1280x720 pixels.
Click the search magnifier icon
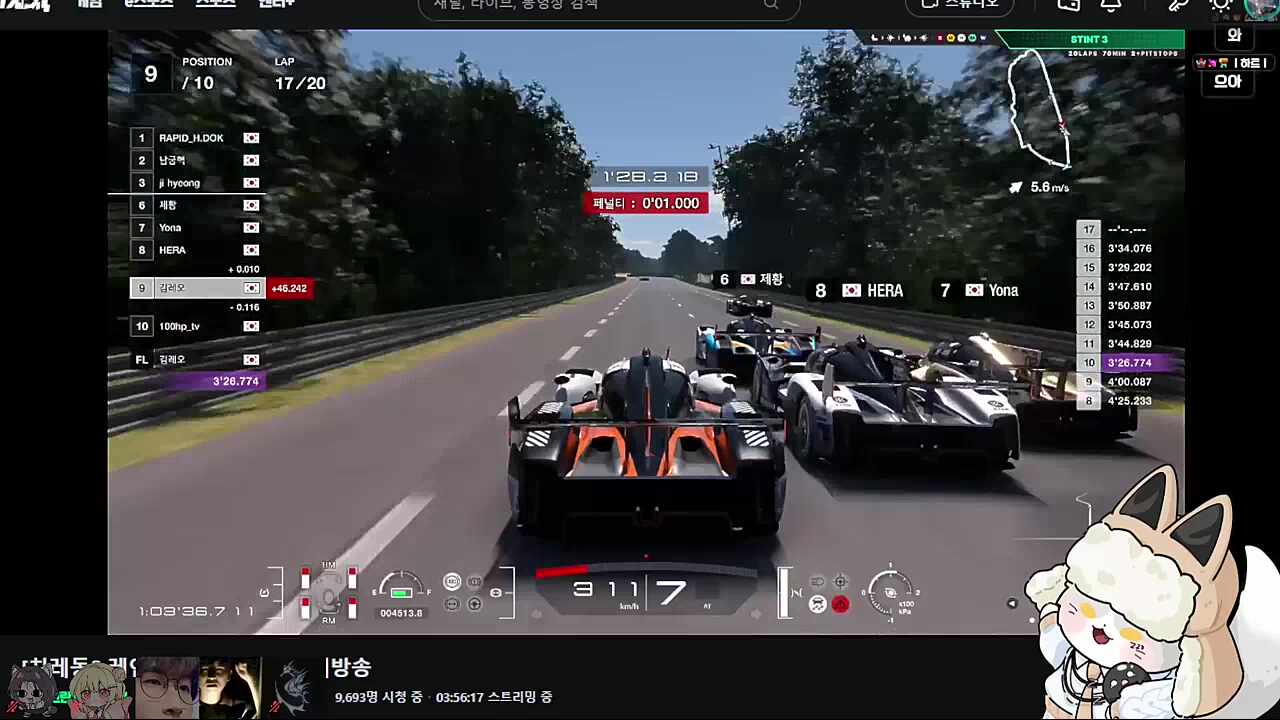770,6
